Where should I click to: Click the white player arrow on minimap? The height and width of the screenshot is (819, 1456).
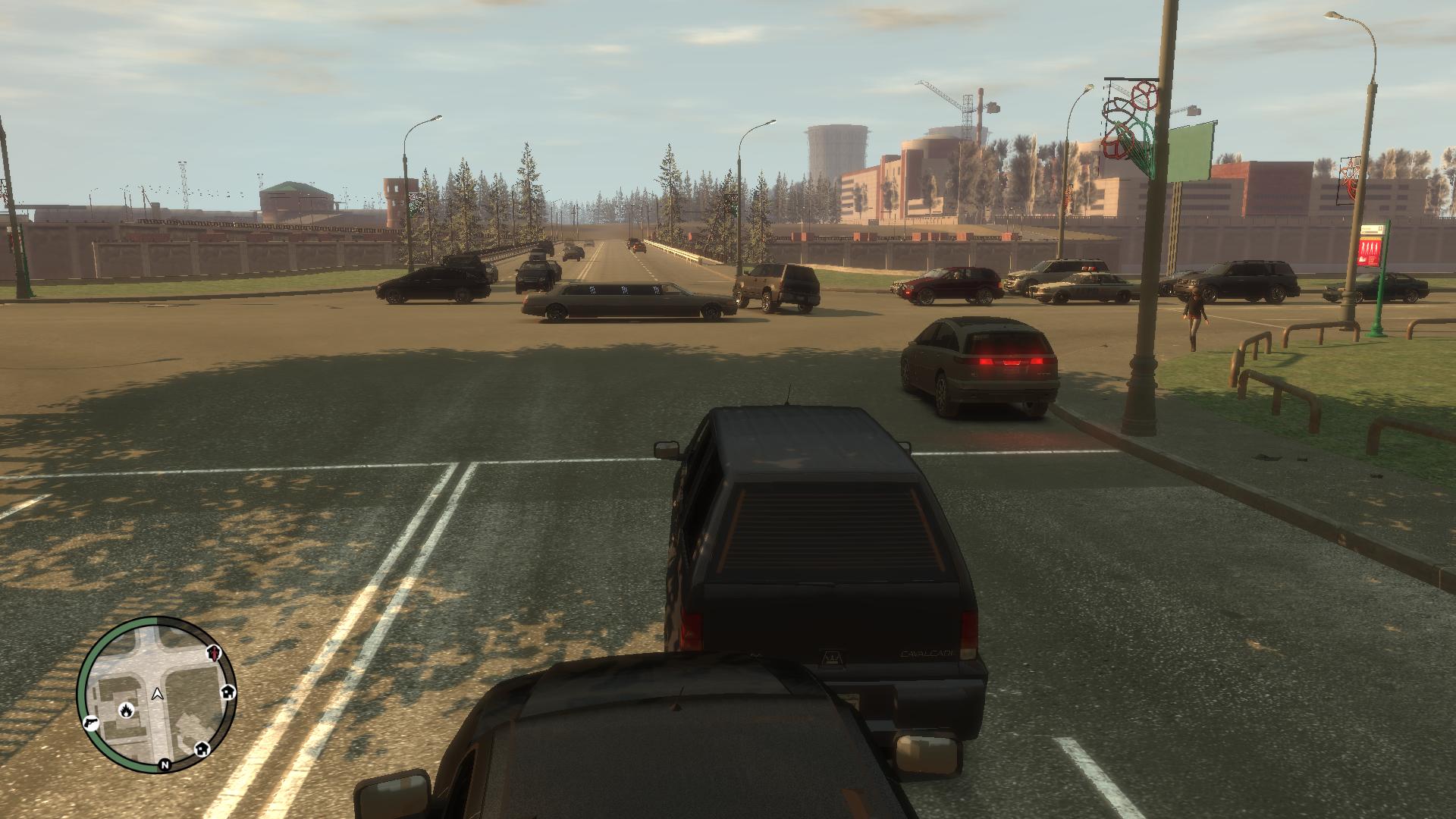coord(157,693)
